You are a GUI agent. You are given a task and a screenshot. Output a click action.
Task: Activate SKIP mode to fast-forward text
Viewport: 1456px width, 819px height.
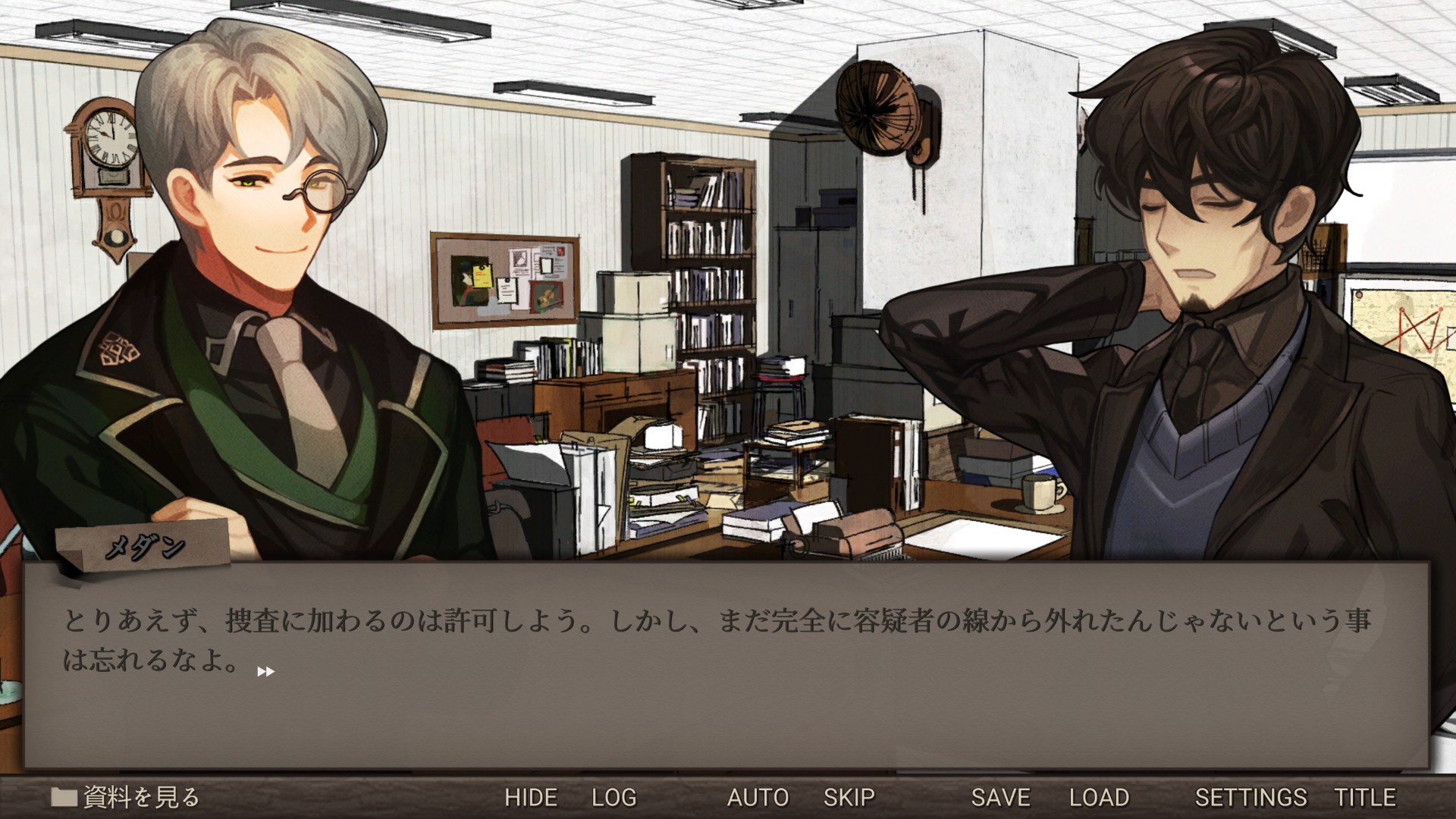pos(849,797)
